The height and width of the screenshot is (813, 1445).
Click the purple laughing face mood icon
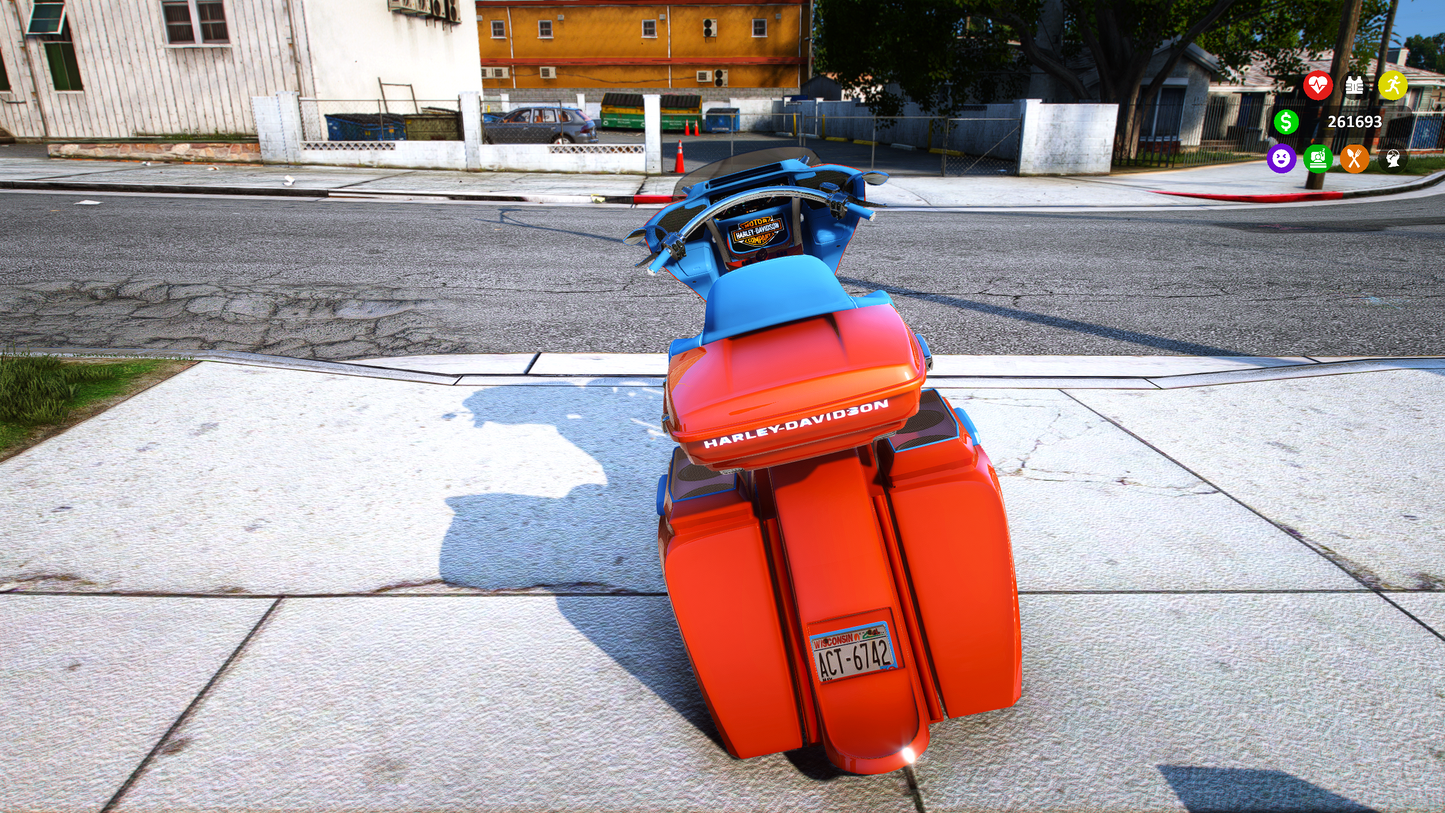(1281, 158)
